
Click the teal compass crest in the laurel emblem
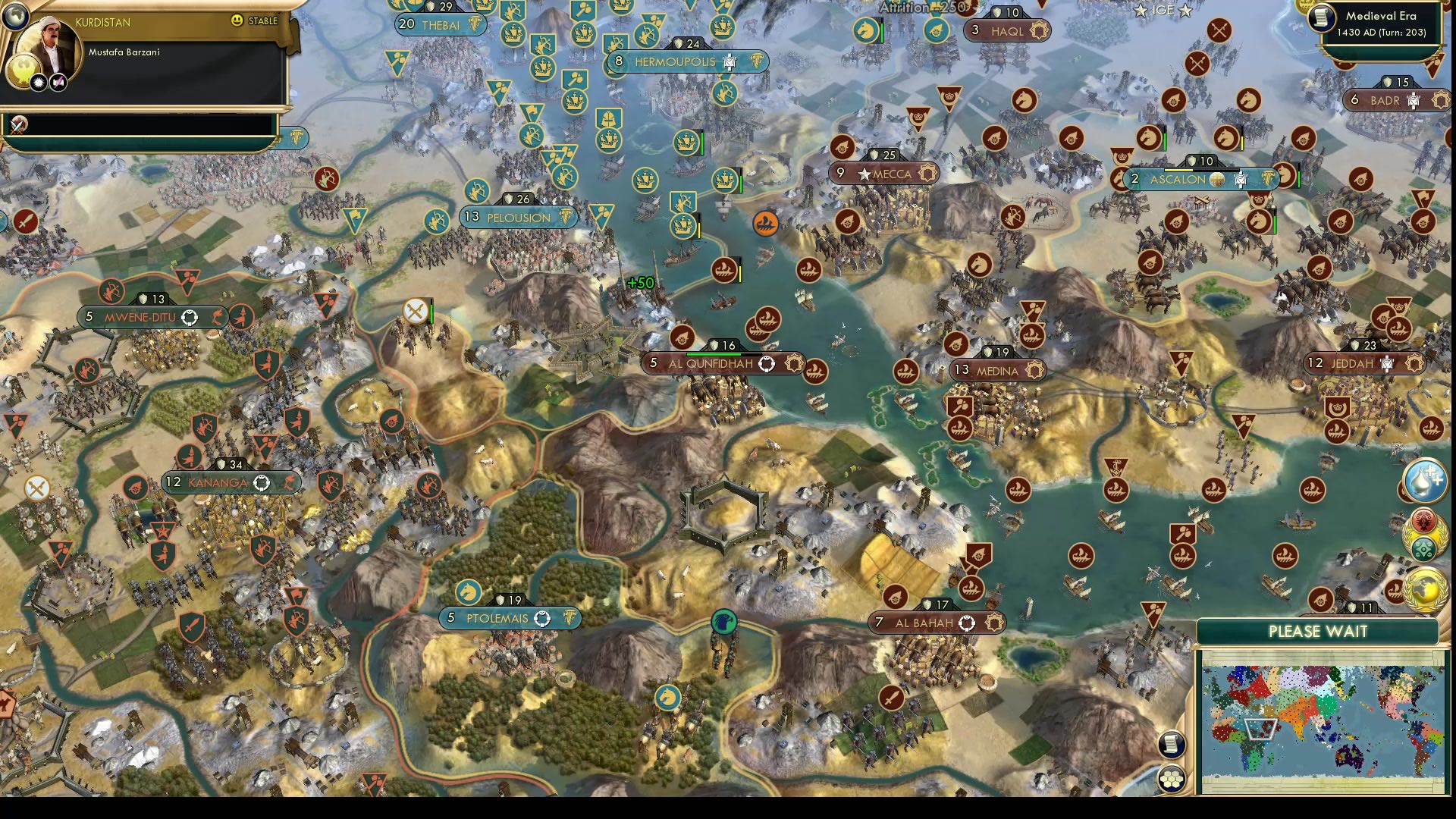1423,548
